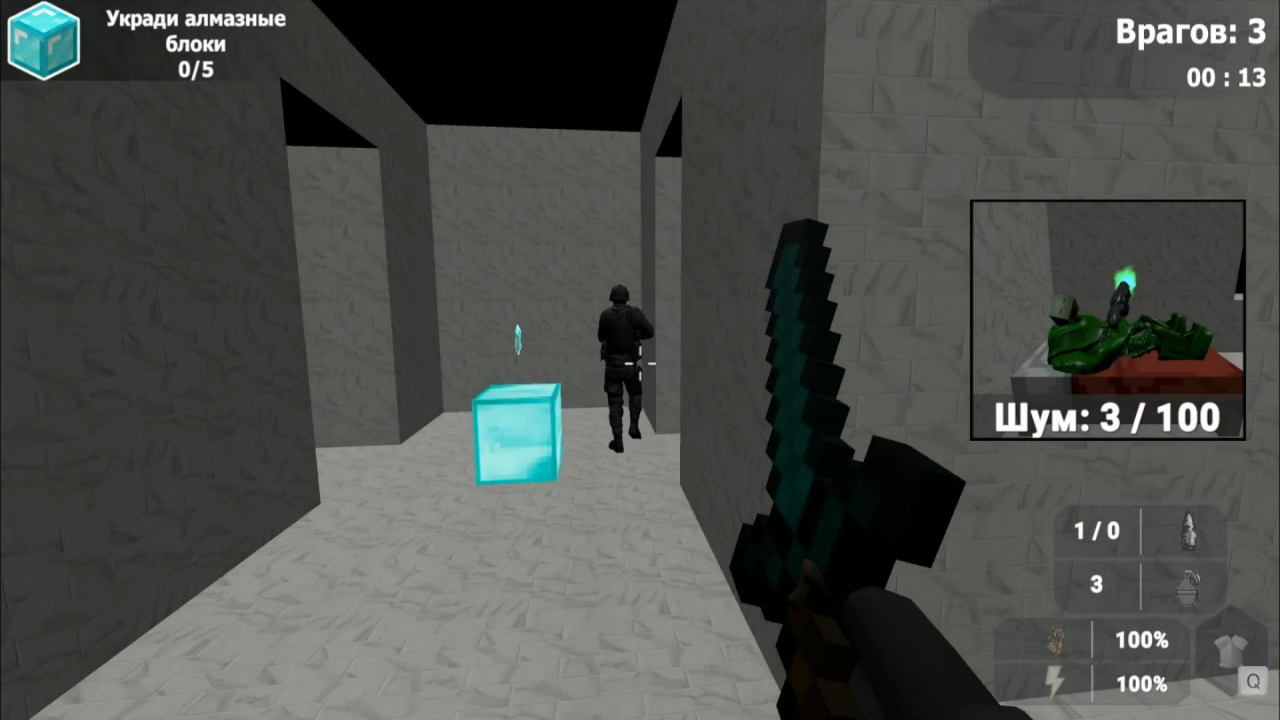
Task: Click the diamond block quest icon
Action: click(44, 42)
